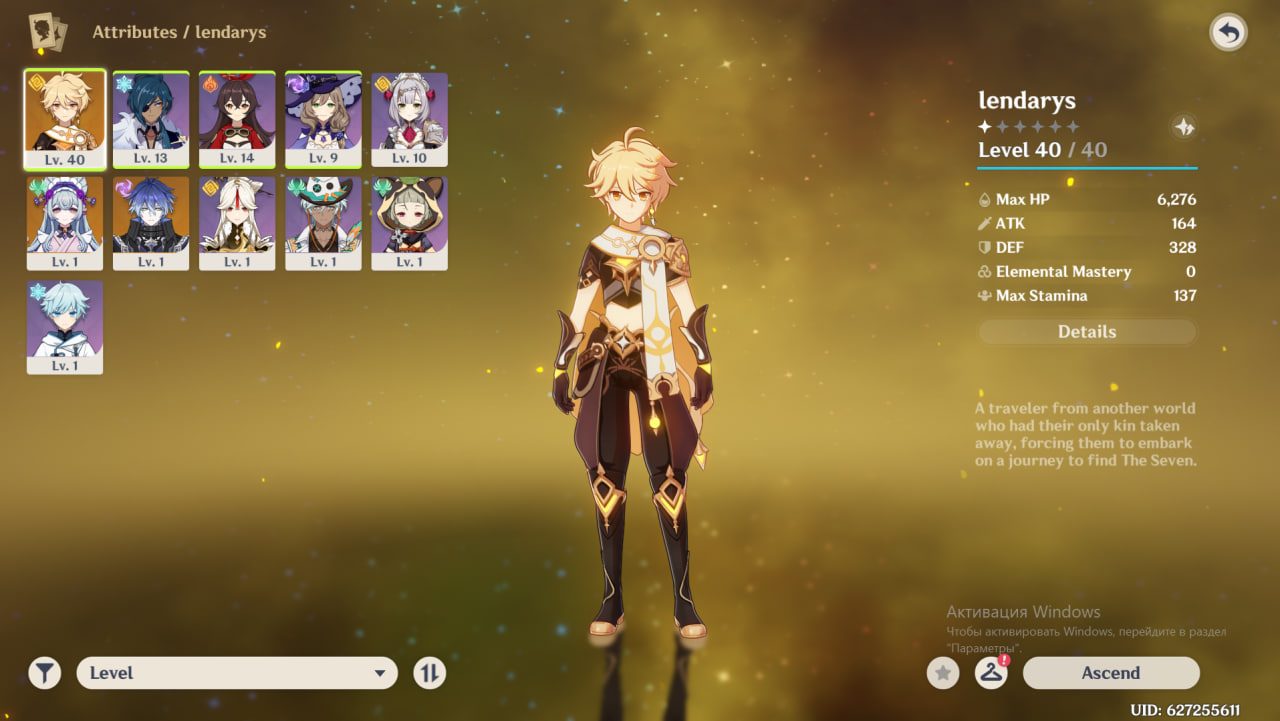Choose Kaeya's Lv. 13 character card

point(151,120)
